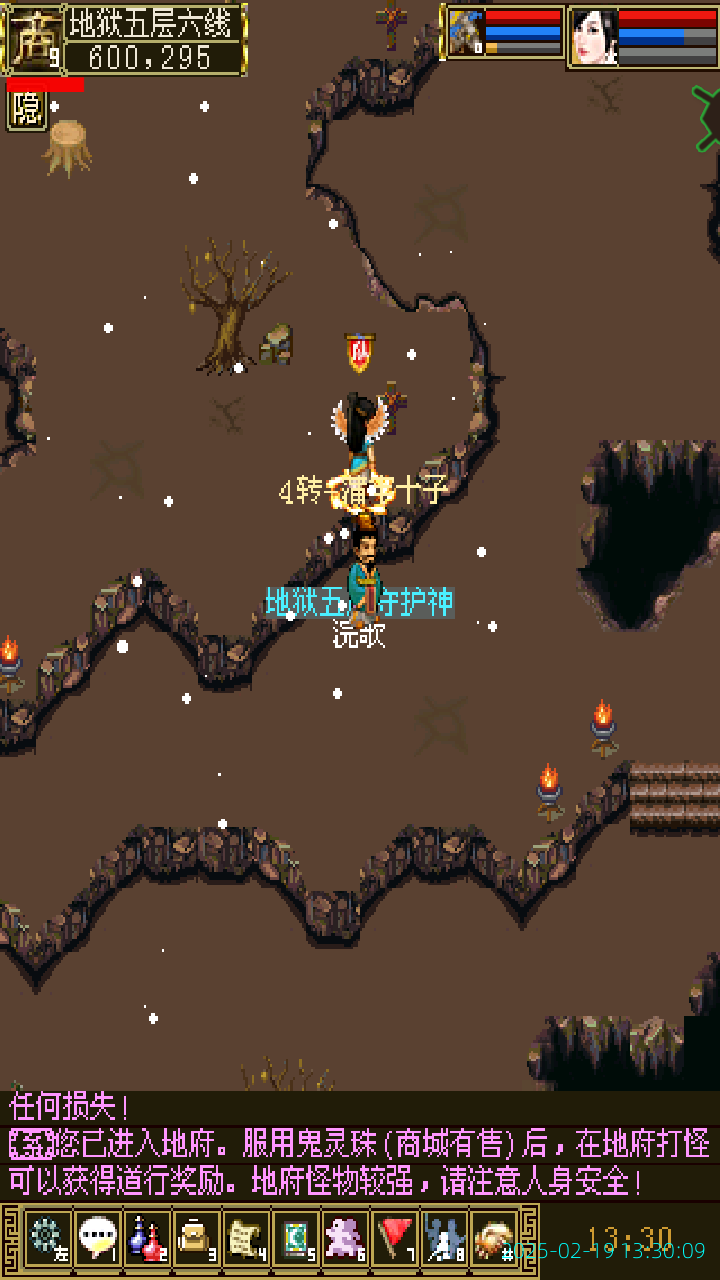The image size is (720, 1280).
Task: Toggle the 隐 hide button
Action: pos(27,110)
